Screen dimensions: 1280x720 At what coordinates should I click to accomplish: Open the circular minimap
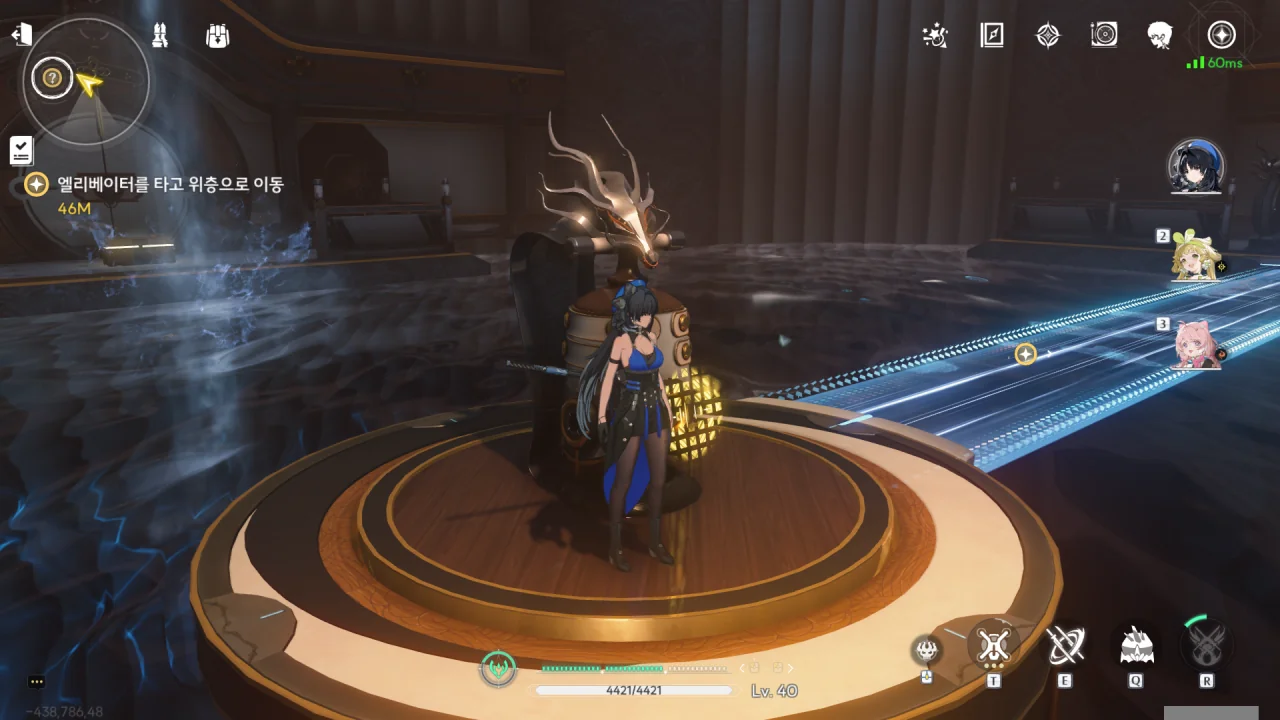[x=86, y=82]
